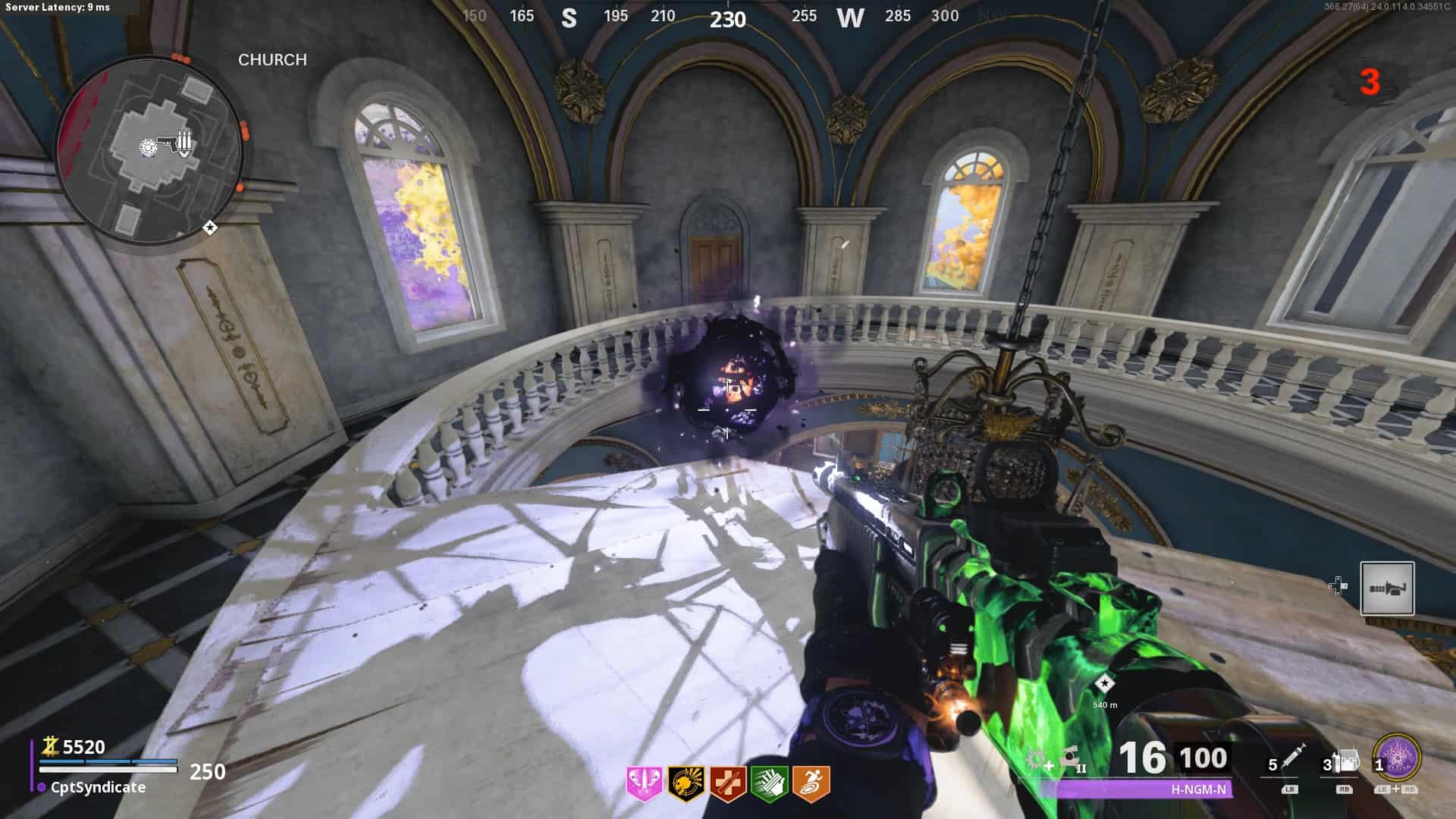Select the pink bullet-and-skulls perk icon
This screenshot has width=1456, height=819.
644,783
